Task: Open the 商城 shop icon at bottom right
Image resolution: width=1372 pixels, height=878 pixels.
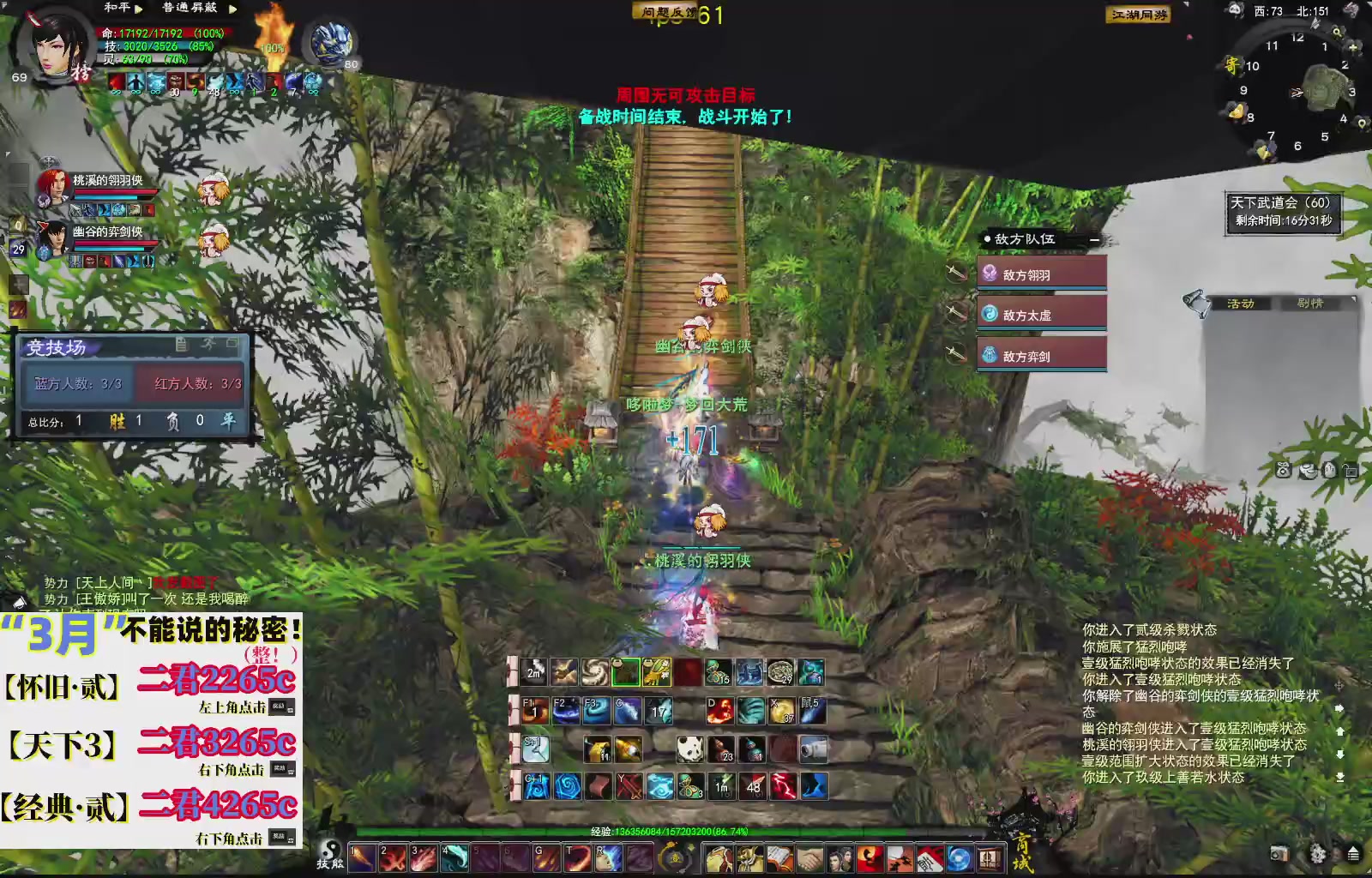Action: coord(1025,855)
